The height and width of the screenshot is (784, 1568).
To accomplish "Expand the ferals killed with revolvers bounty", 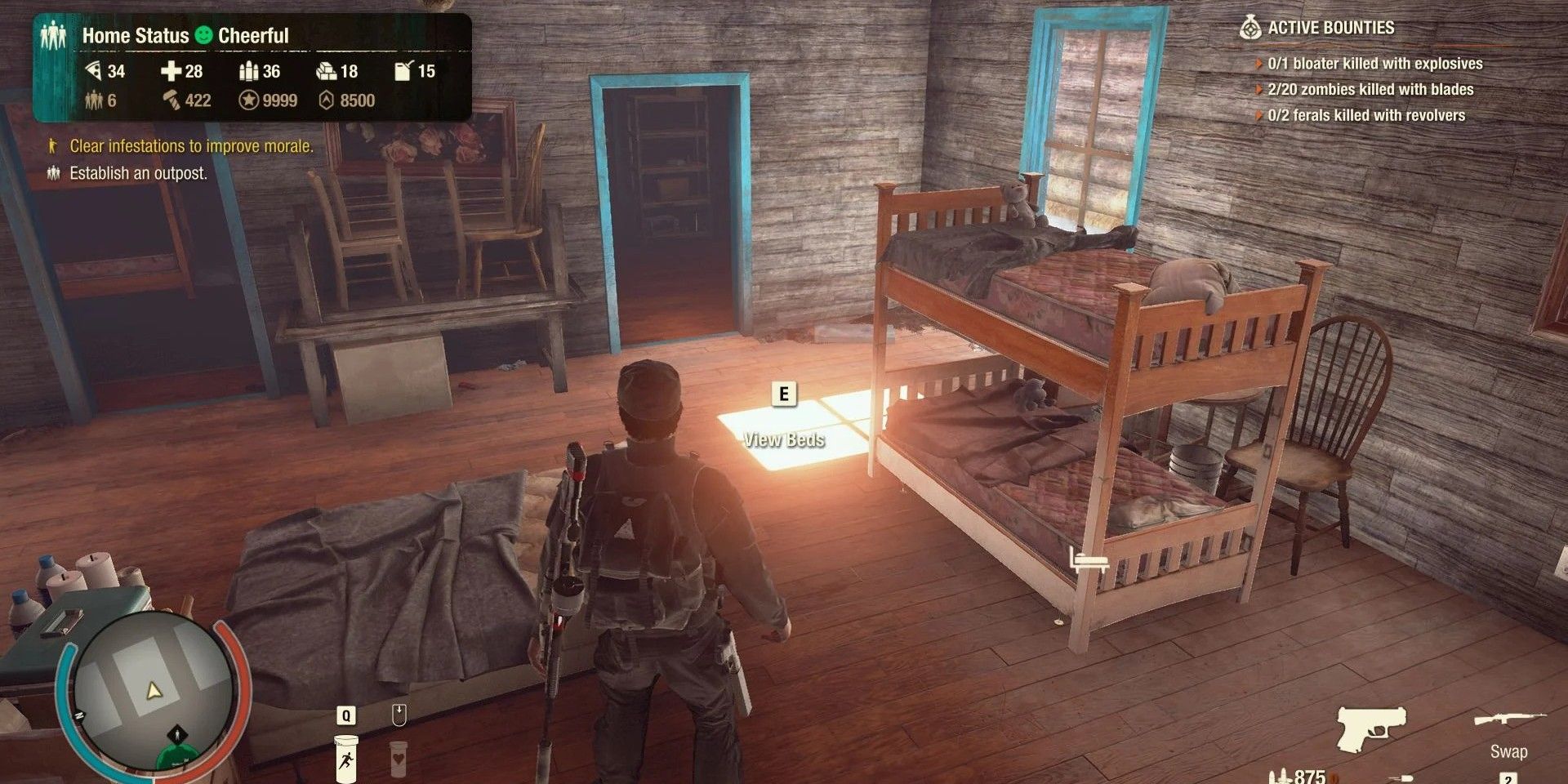I will click(x=1259, y=115).
